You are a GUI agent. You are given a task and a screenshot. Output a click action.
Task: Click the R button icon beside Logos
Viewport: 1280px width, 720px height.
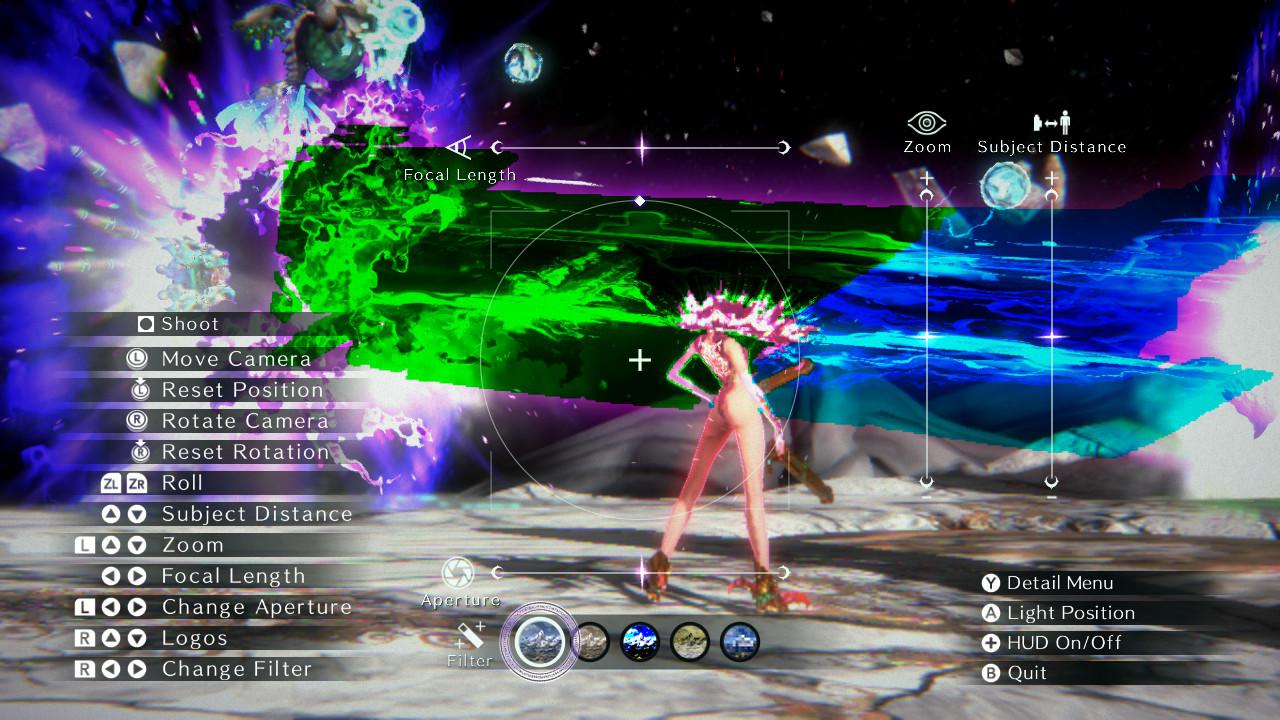pos(83,637)
